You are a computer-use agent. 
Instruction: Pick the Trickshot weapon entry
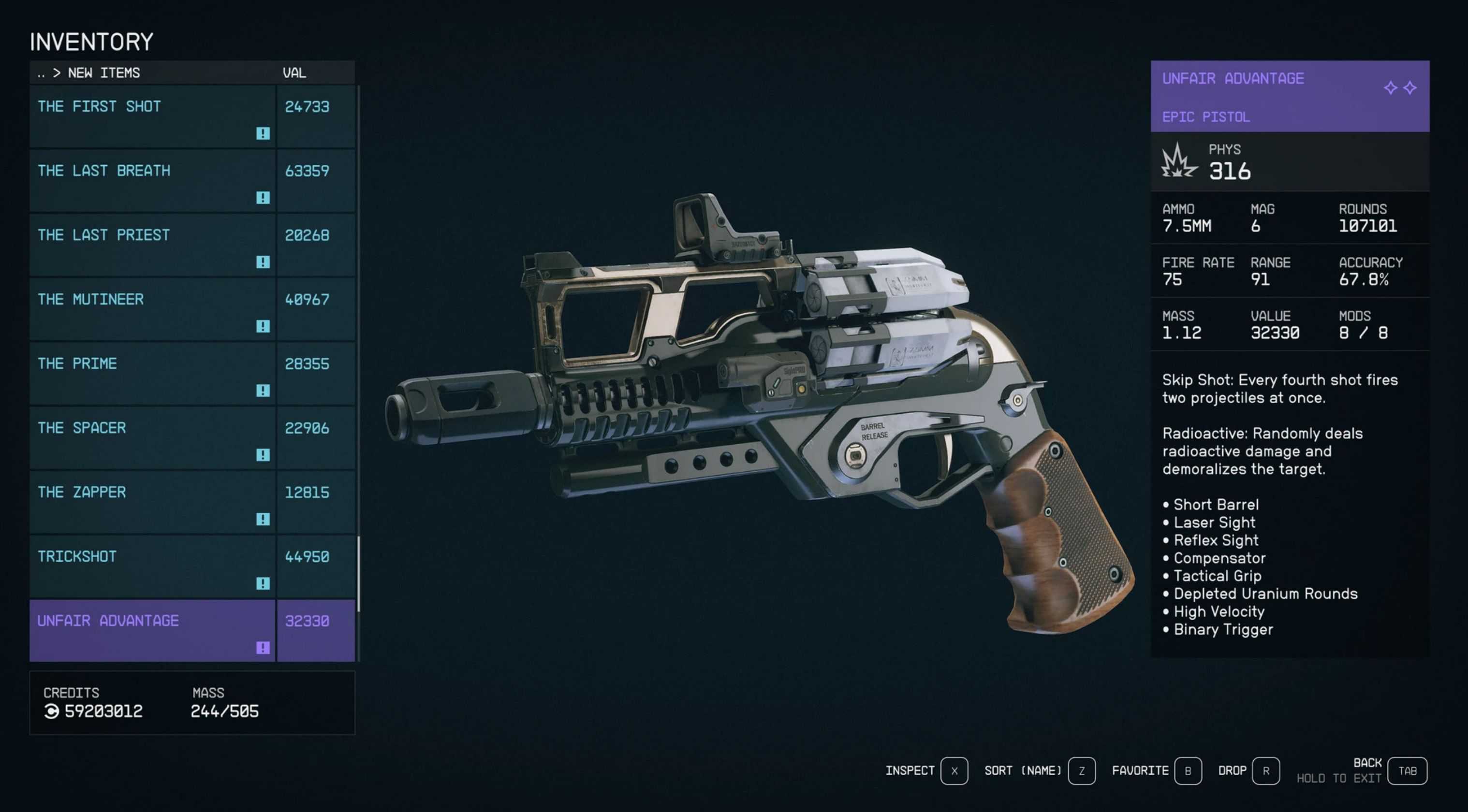point(152,567)
